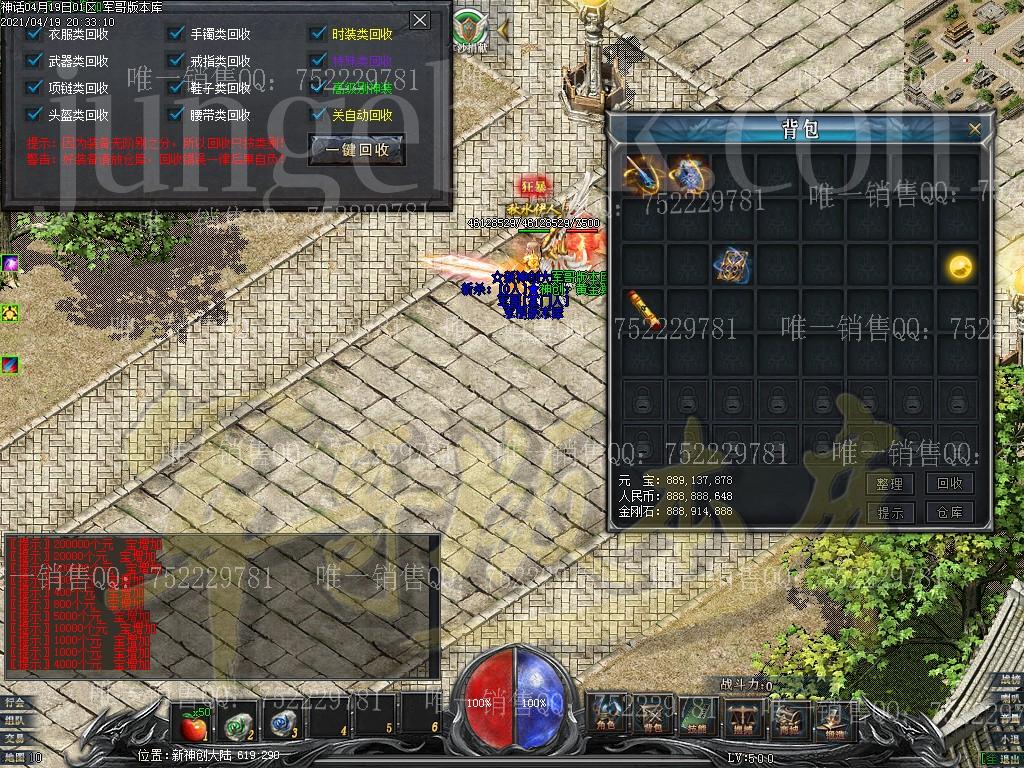Toggle the 手镯类回收 checkbox
The width and height of the screenshot is (1024, 768).
(x=177, y=34)
